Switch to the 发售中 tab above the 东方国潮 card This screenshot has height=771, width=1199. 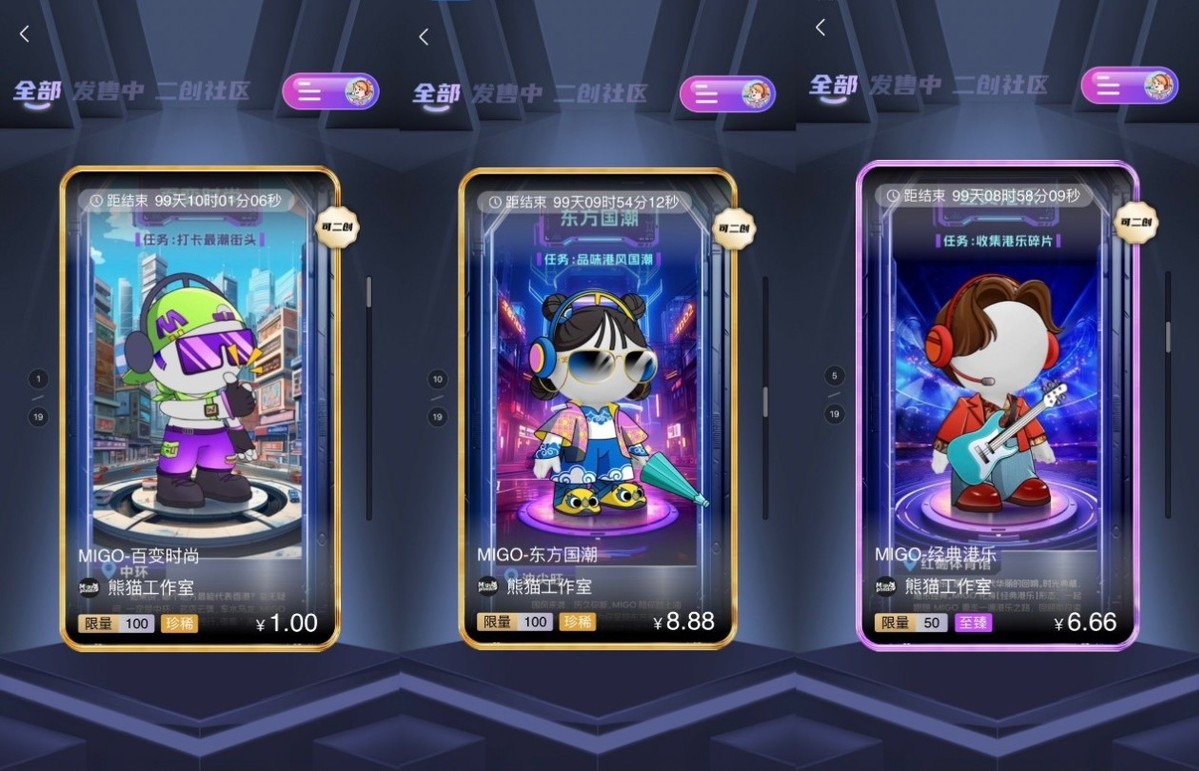pos(507,94)
